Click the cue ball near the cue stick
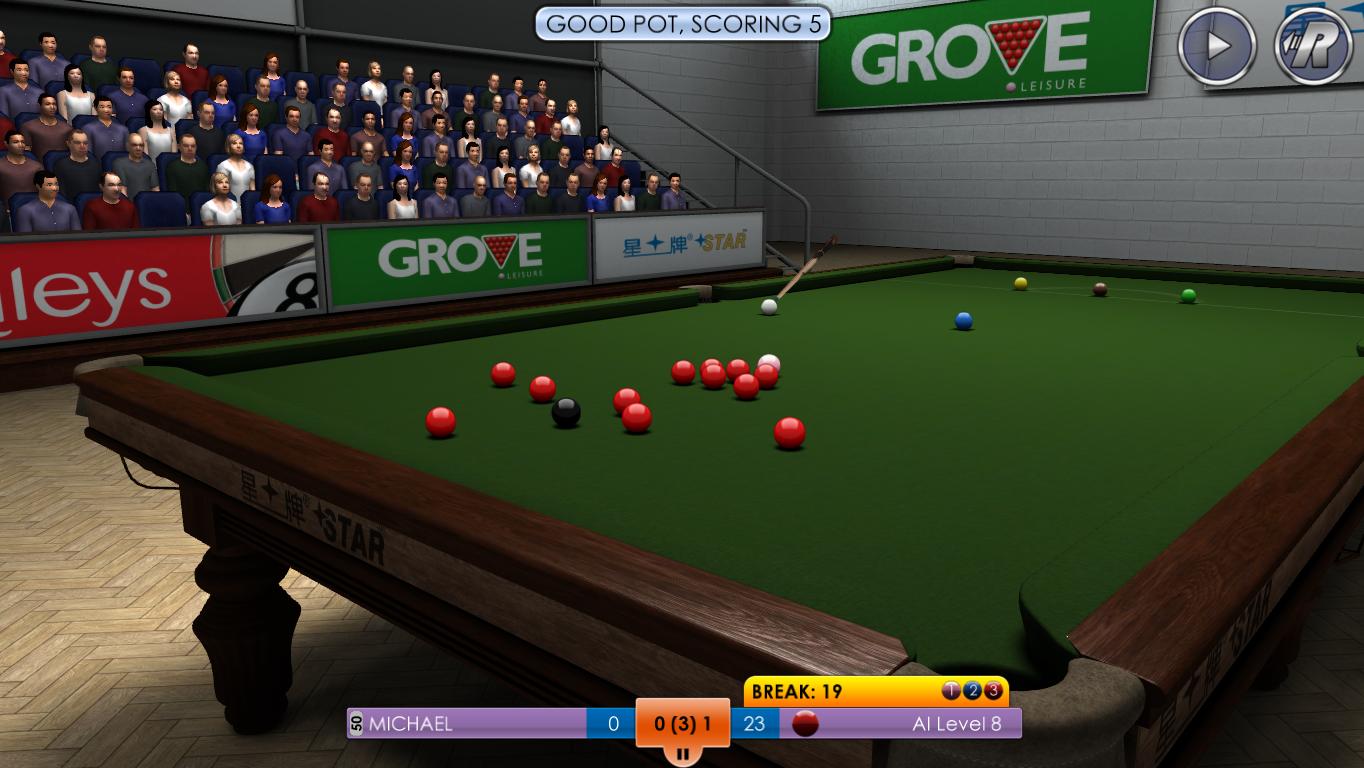This screenshot has height=768, width=1364. pyautogui.click(x=766, y=306)
